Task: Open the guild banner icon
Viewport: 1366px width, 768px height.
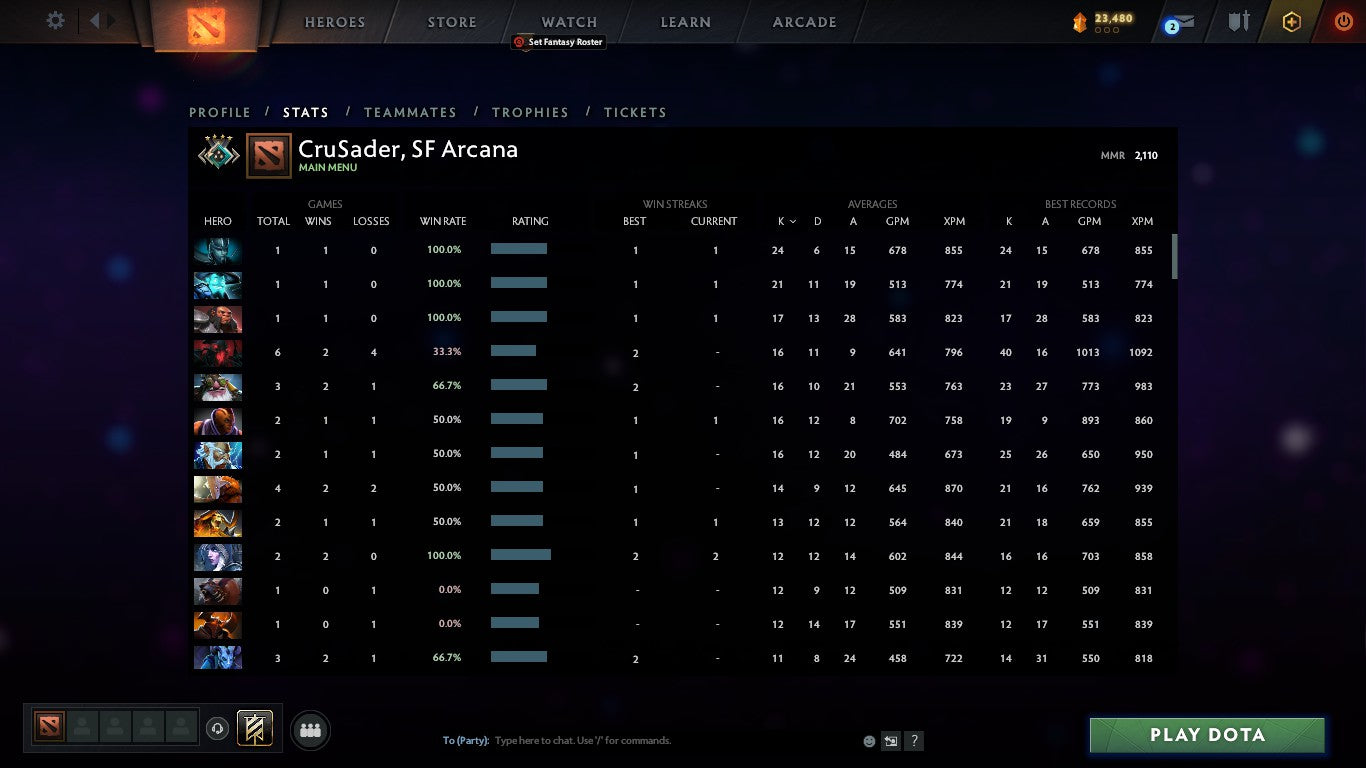Action: click(x=253, y=727)
